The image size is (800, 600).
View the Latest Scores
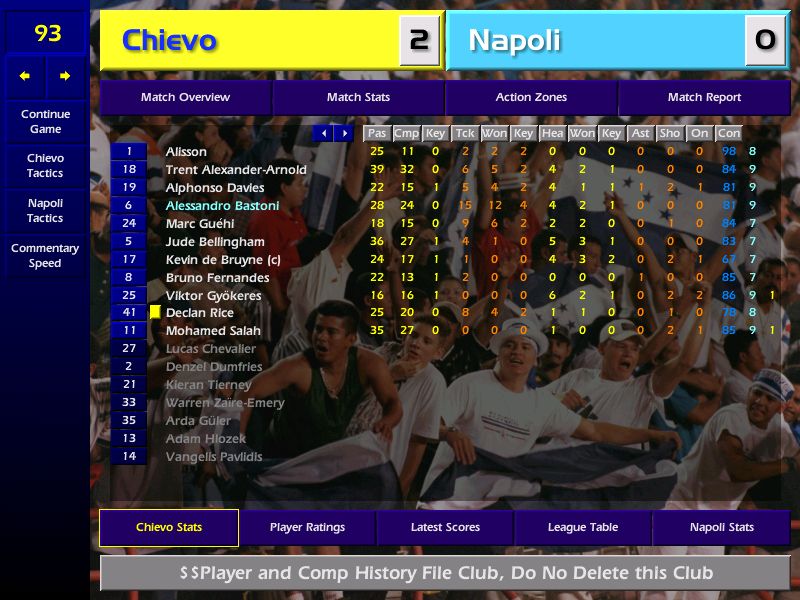pyautogui.click(x=445, y=528)
